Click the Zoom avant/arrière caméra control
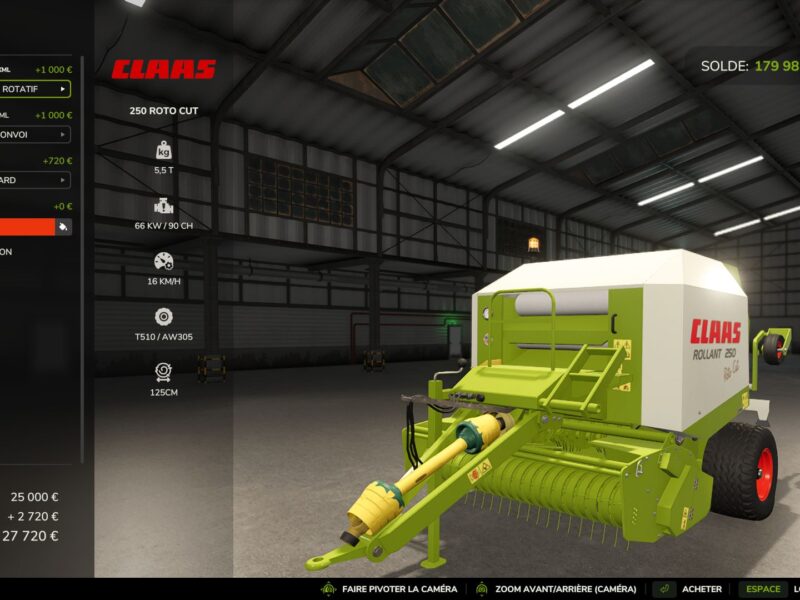 (x=556, y=589)
